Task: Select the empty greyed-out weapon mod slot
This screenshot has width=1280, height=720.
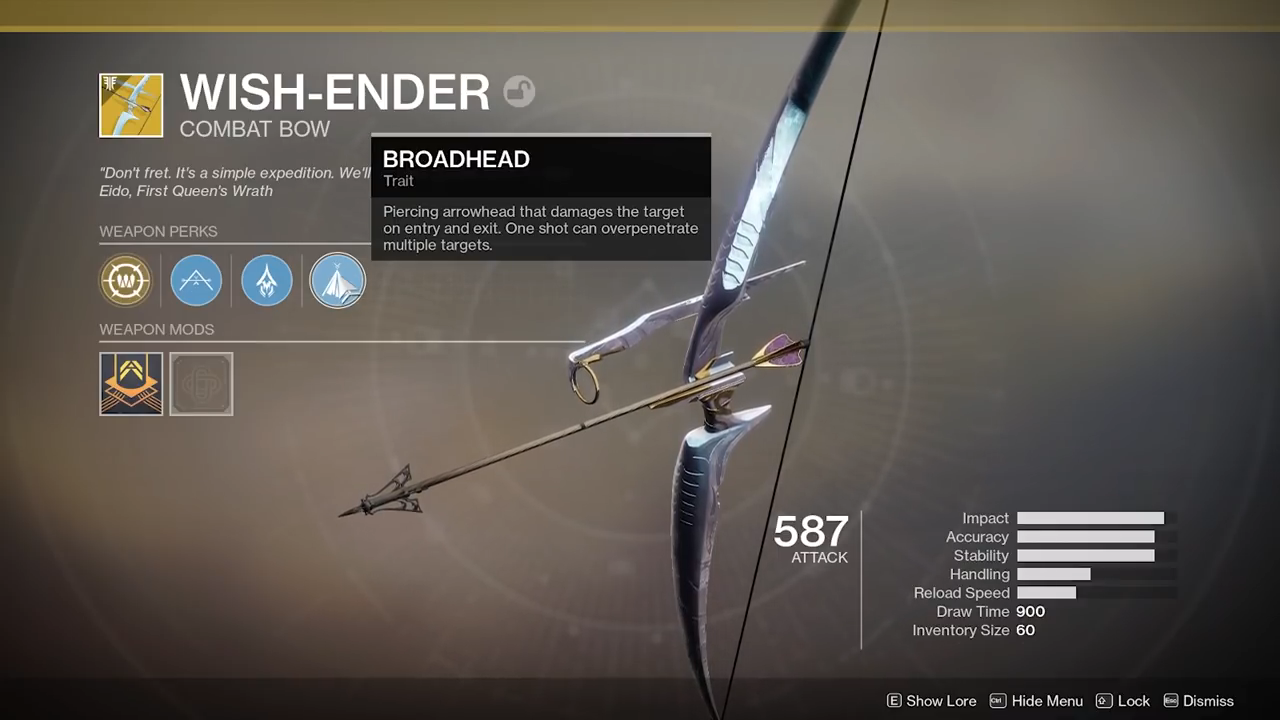Action: coord(201,383)
